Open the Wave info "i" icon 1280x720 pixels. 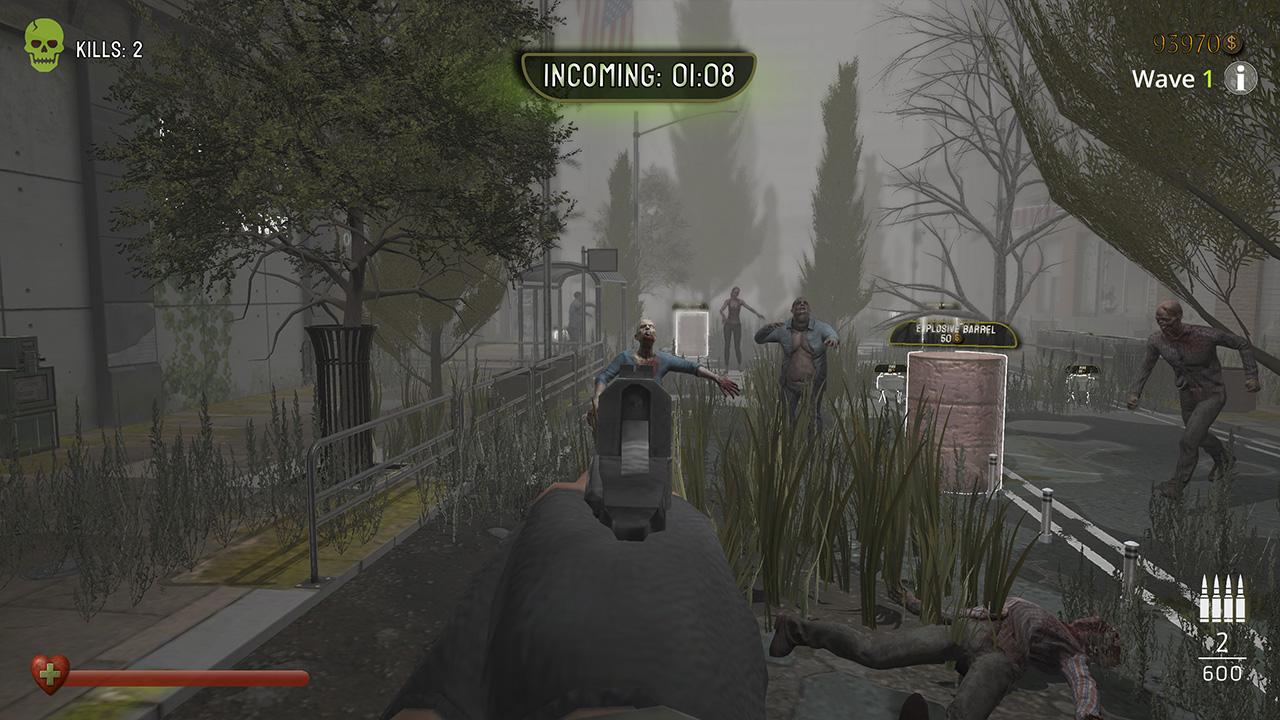[x=1240, y=77]
